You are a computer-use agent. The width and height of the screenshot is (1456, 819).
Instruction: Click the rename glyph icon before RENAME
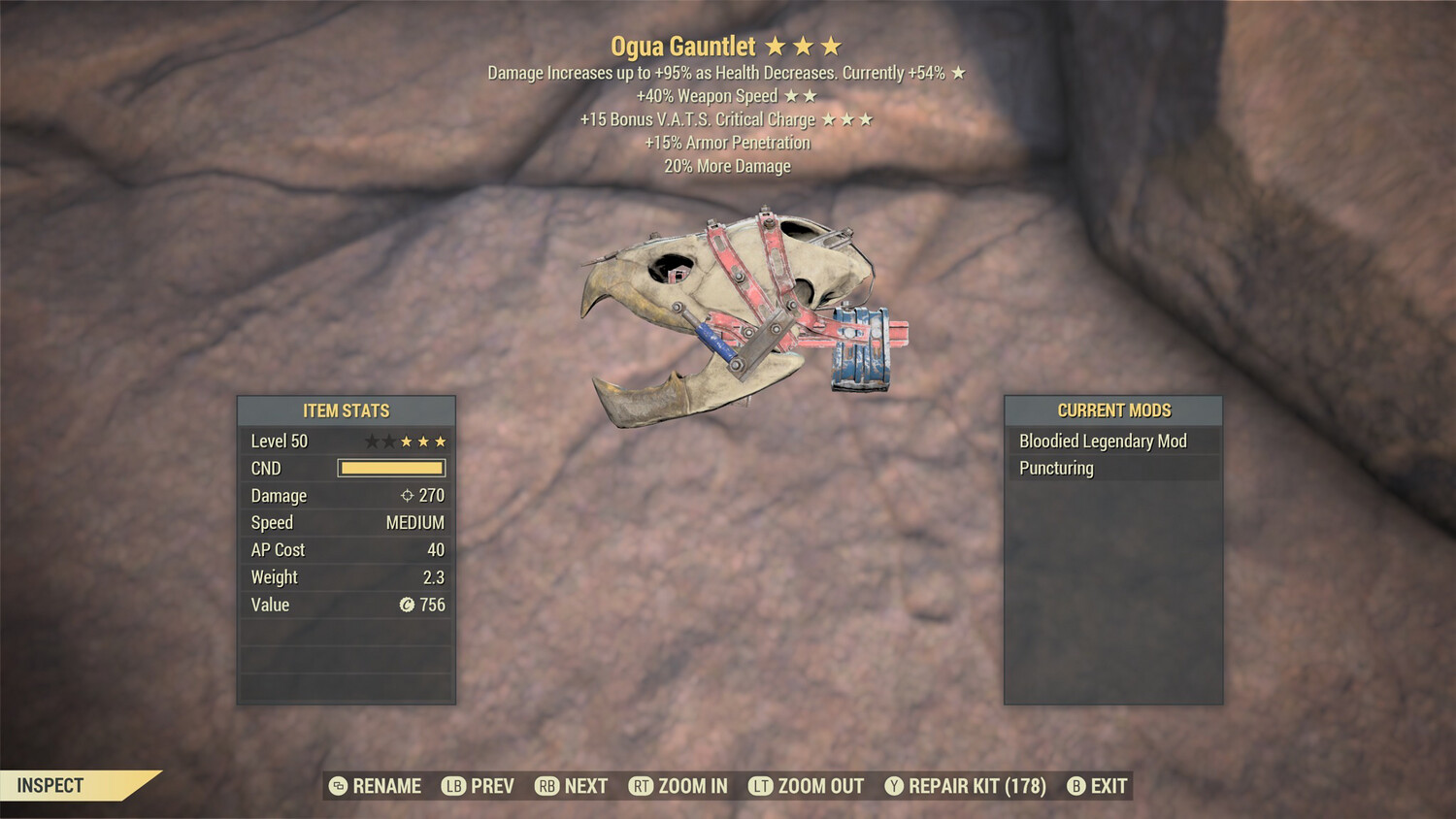pyautogui.click(x=337, y=786)
